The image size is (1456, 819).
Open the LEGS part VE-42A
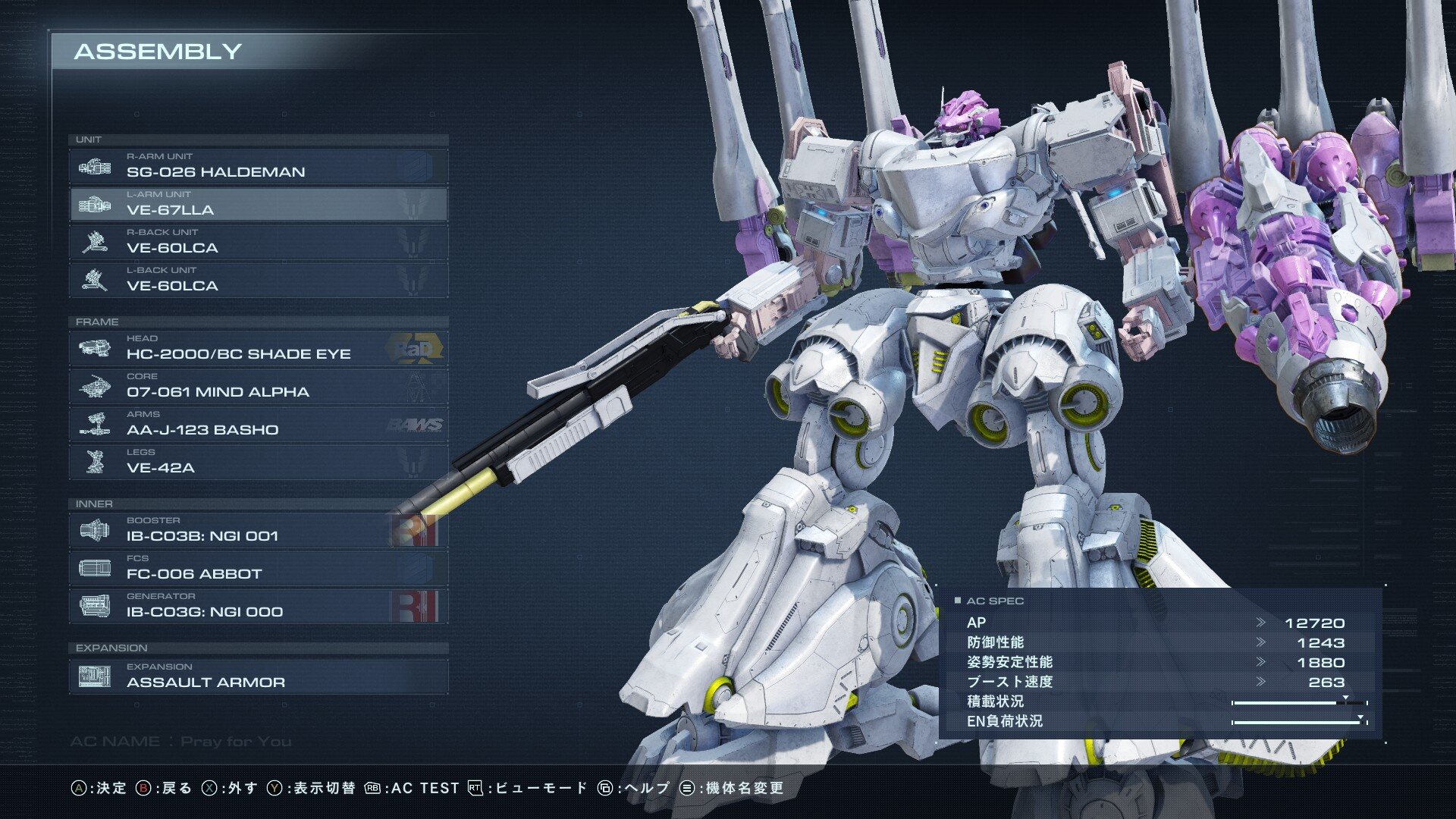click(x=258, y=463)
